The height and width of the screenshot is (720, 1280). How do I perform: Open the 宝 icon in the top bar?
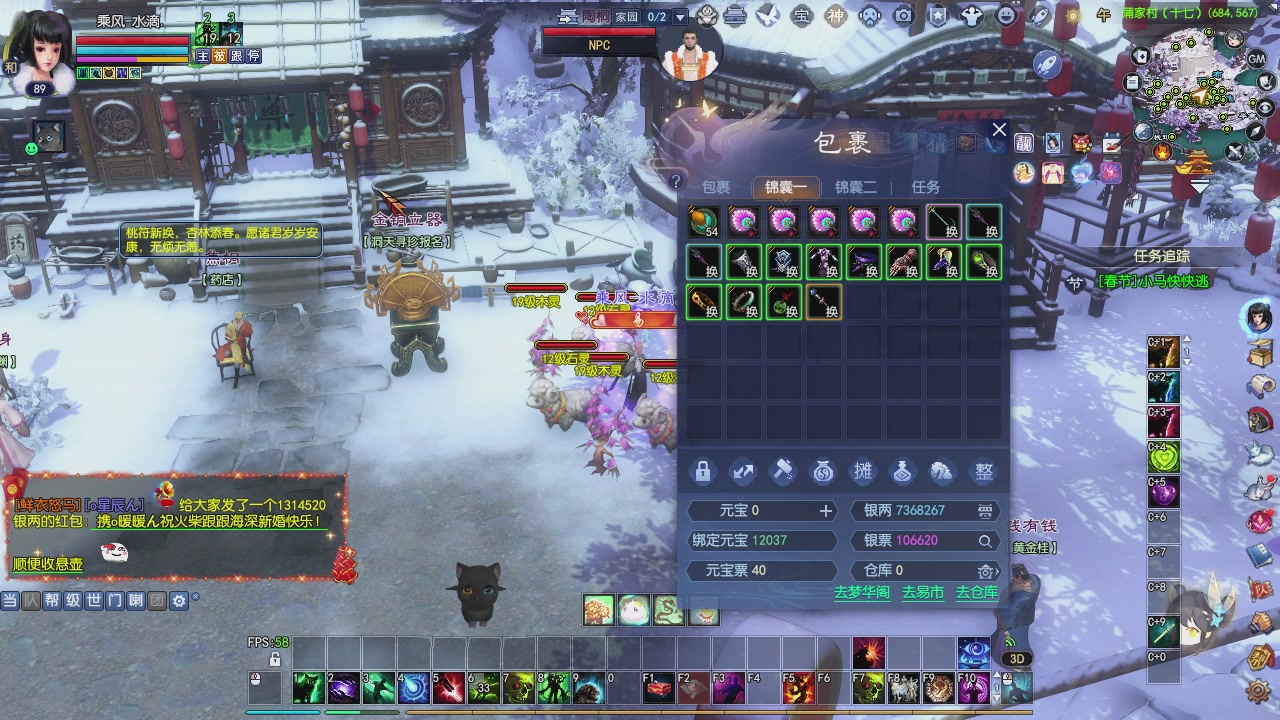point(801,15)
